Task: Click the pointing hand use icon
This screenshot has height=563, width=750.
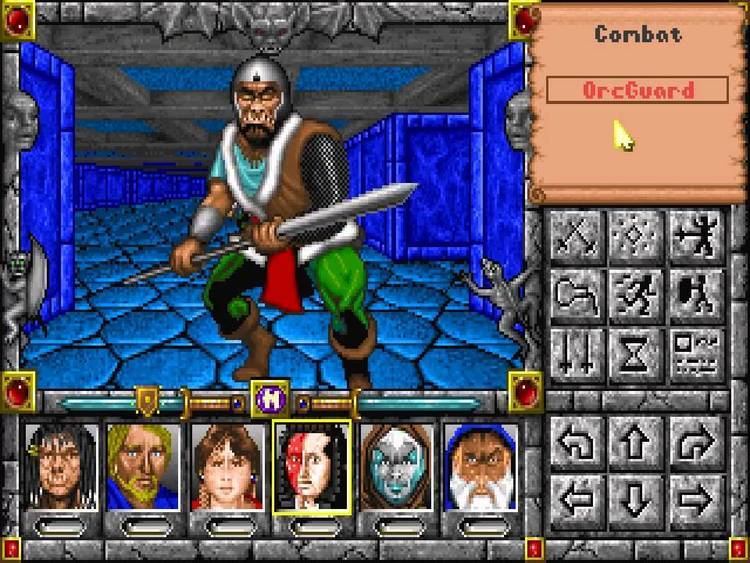Action: tap(576, 296)
